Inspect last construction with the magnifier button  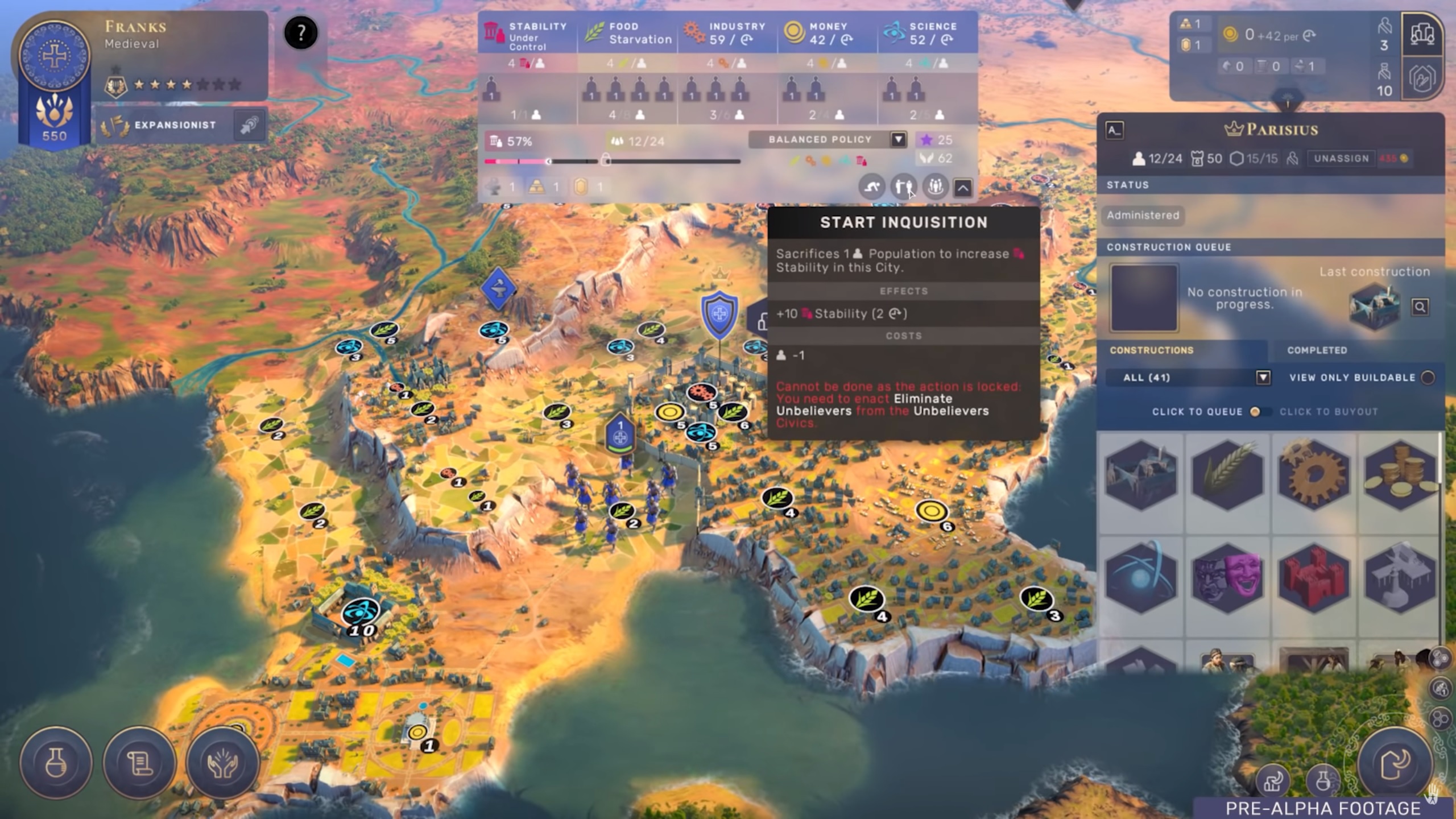coord(1420,307)
